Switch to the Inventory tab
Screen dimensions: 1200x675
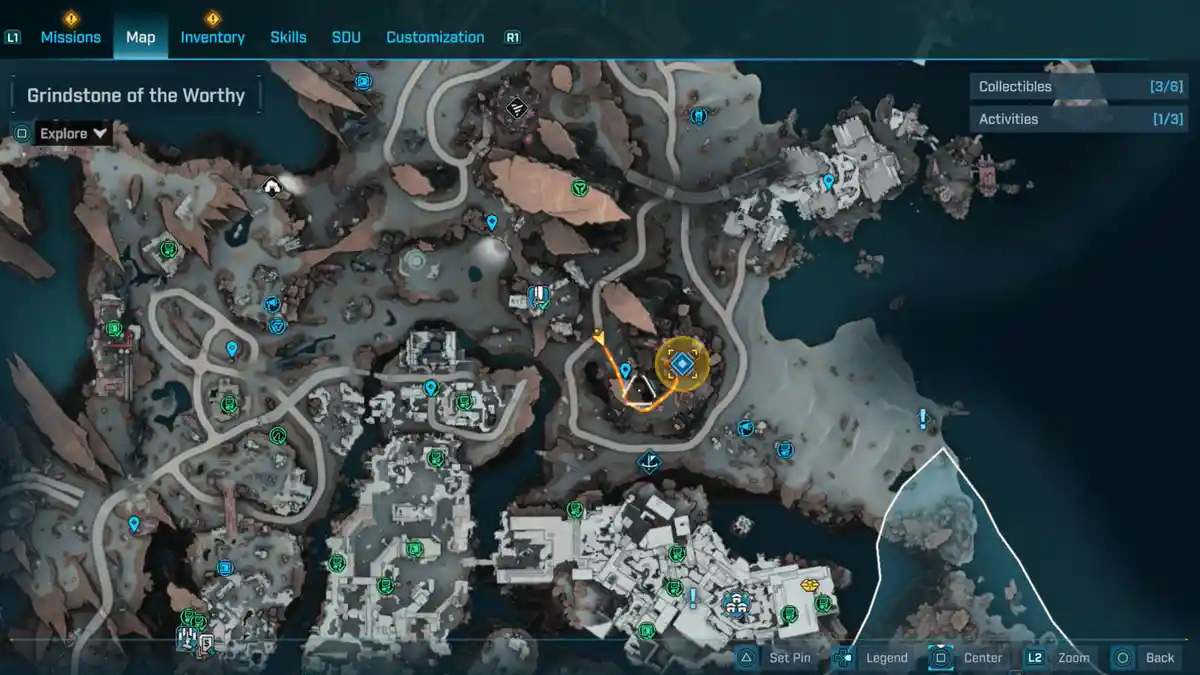pyautogui.click(x=212, y=37)
